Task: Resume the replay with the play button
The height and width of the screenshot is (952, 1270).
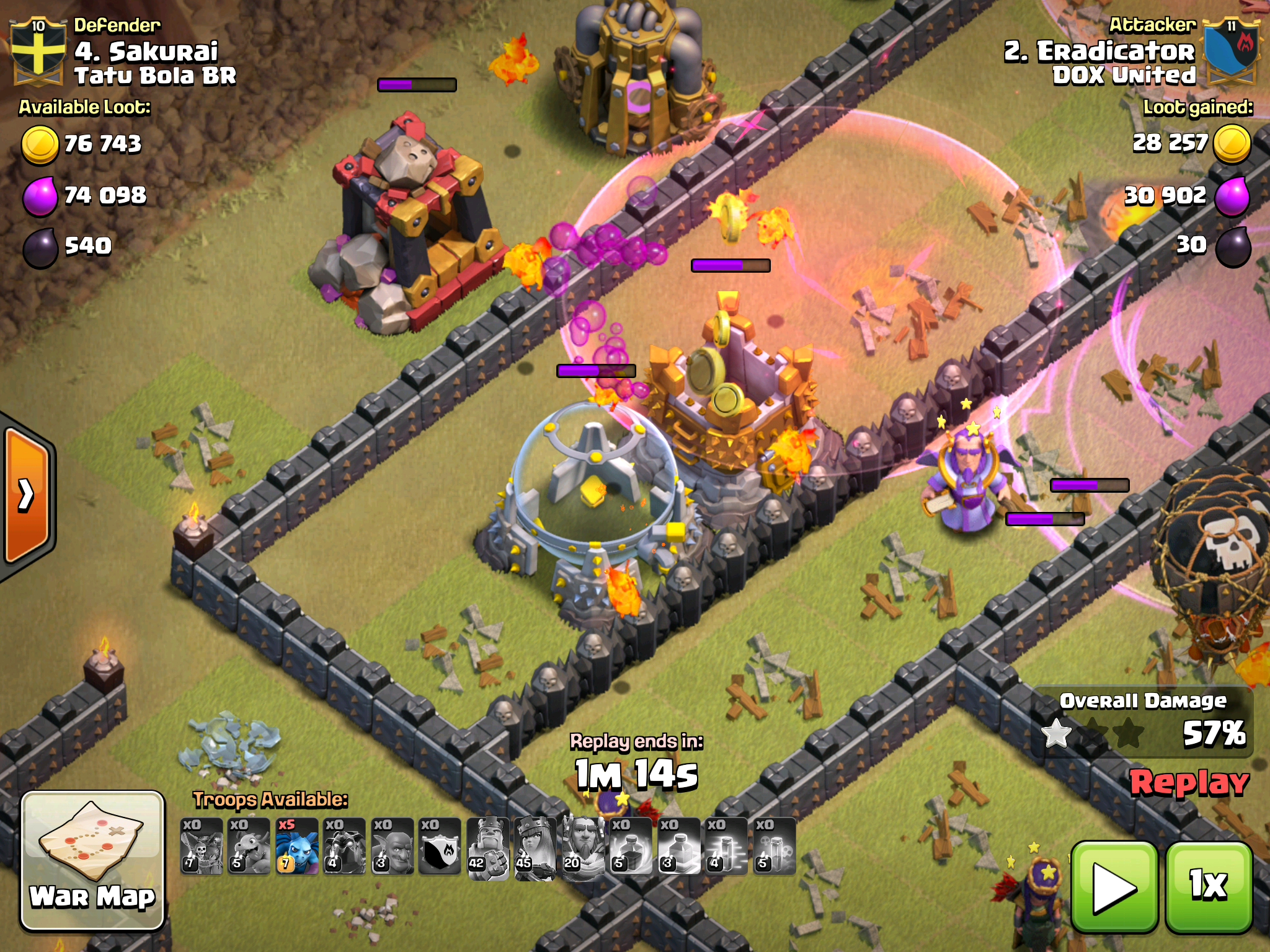Action: click(x=1114, y=887)
